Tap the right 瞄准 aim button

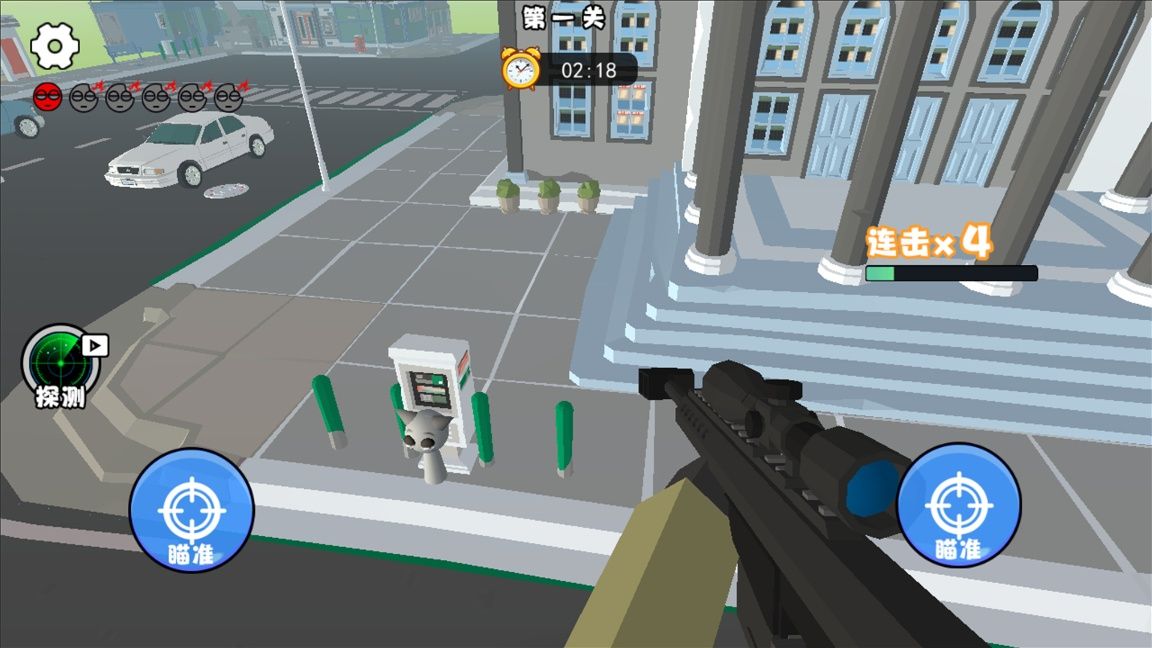(x=958, y=505)
